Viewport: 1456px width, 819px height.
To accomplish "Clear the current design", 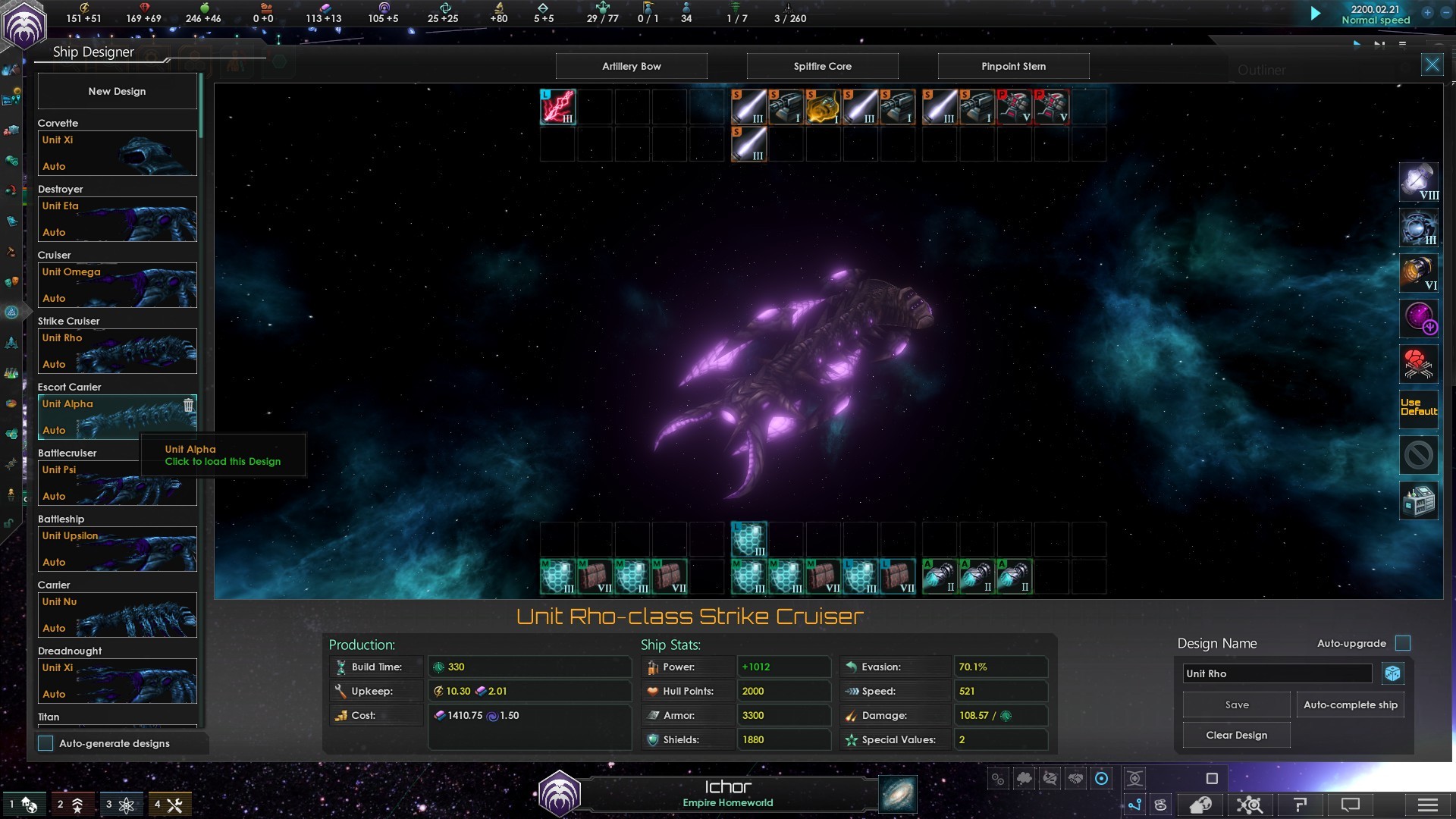I will [1236, 735].
